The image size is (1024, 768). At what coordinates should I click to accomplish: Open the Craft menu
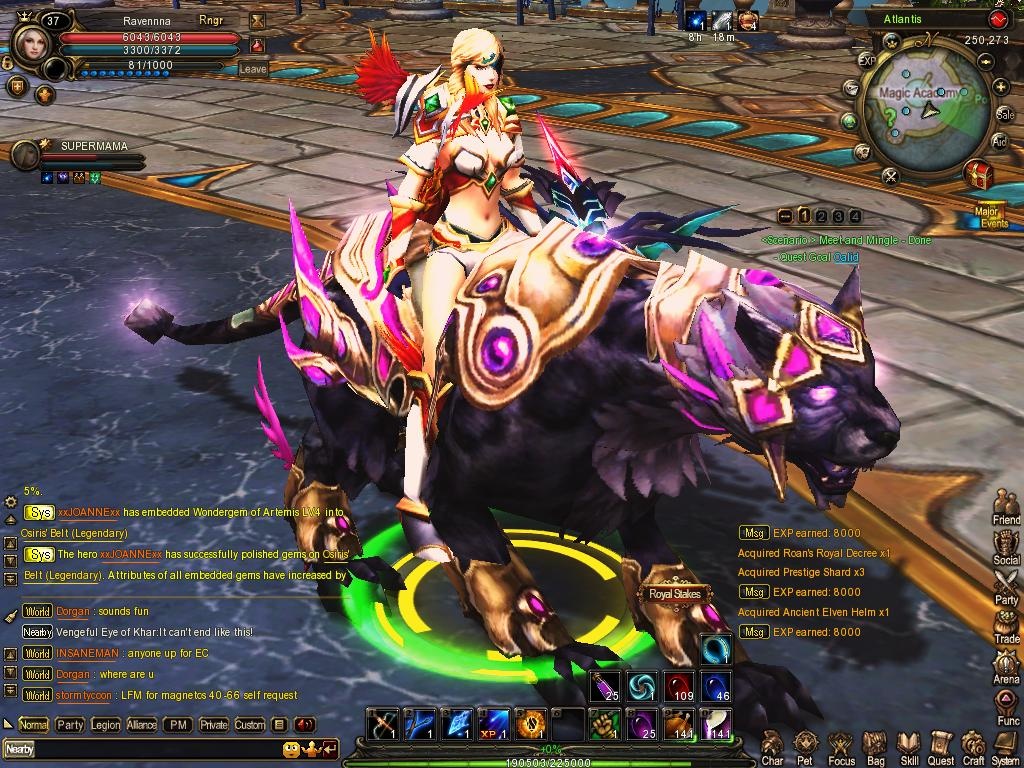click(973, 745)
